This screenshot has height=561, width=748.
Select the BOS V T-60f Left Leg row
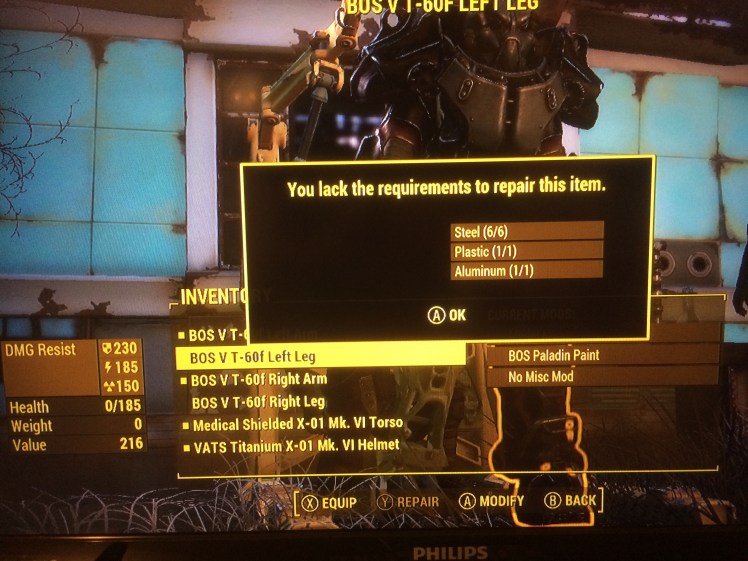pos(318,355)
